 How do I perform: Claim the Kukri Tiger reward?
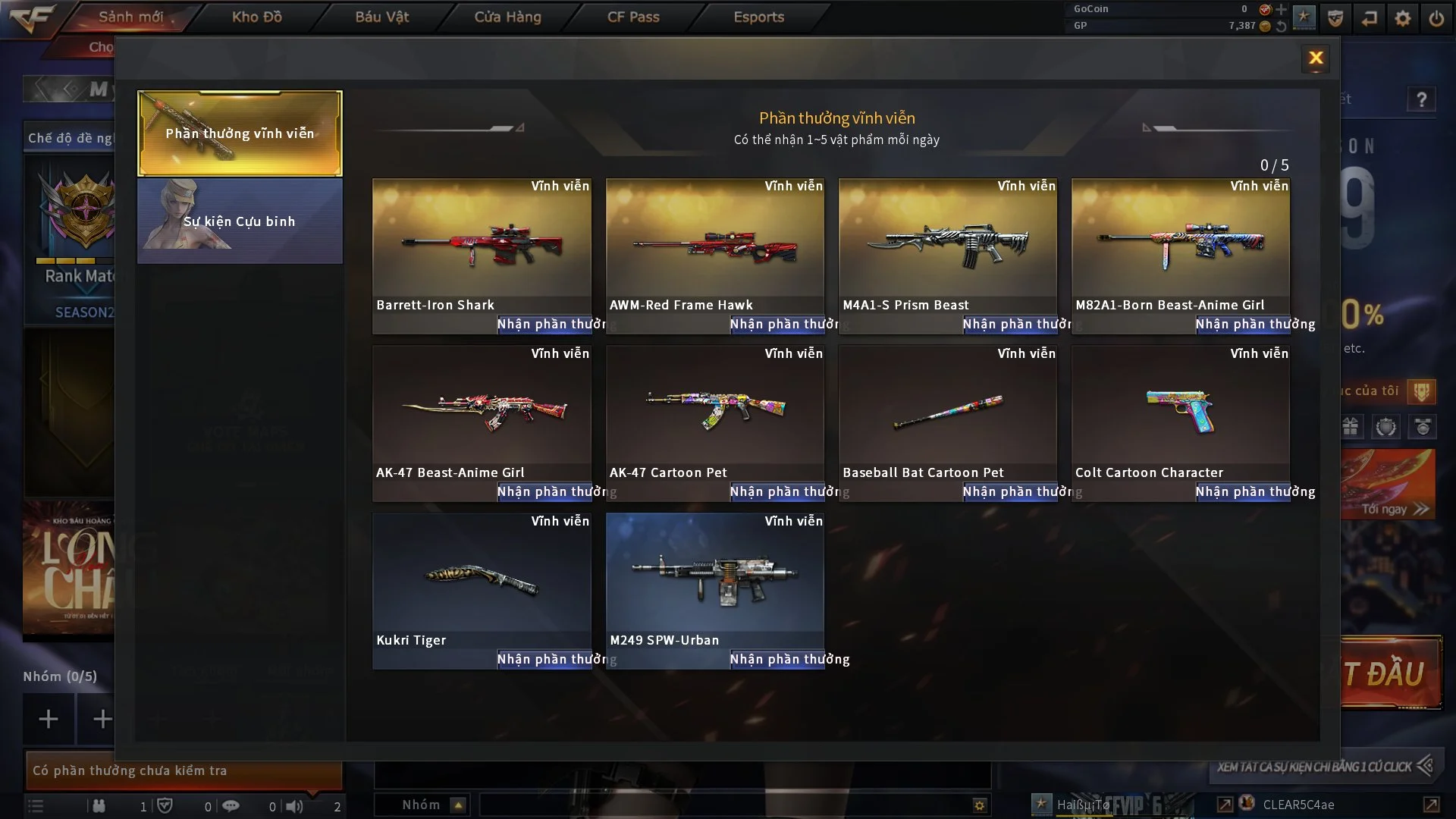(x=544, y=660)
